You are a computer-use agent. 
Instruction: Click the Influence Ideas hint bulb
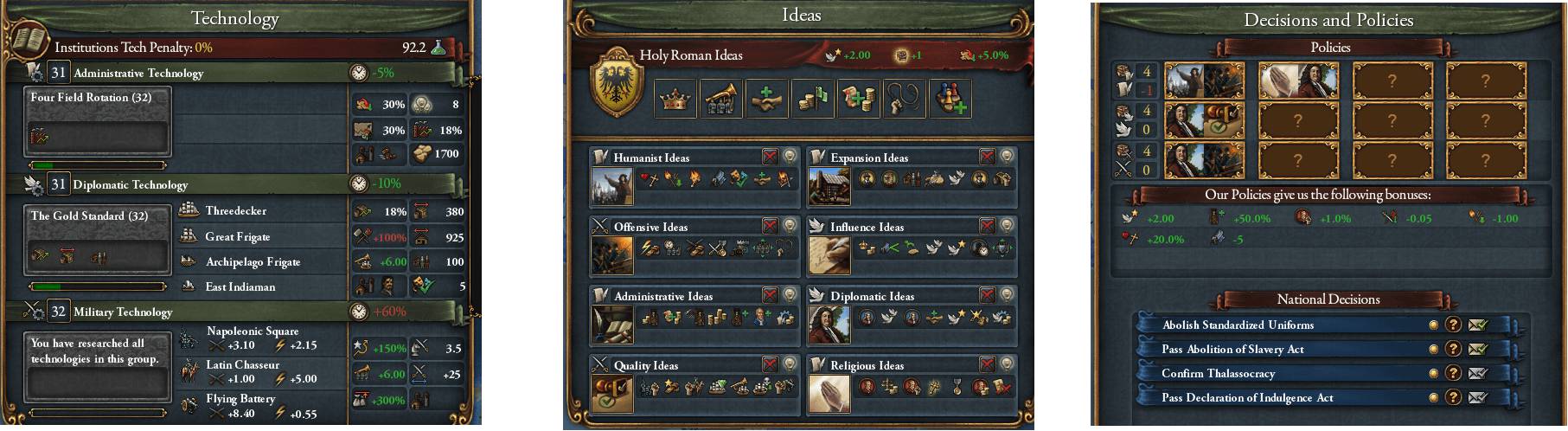[x=1006, y=226]
